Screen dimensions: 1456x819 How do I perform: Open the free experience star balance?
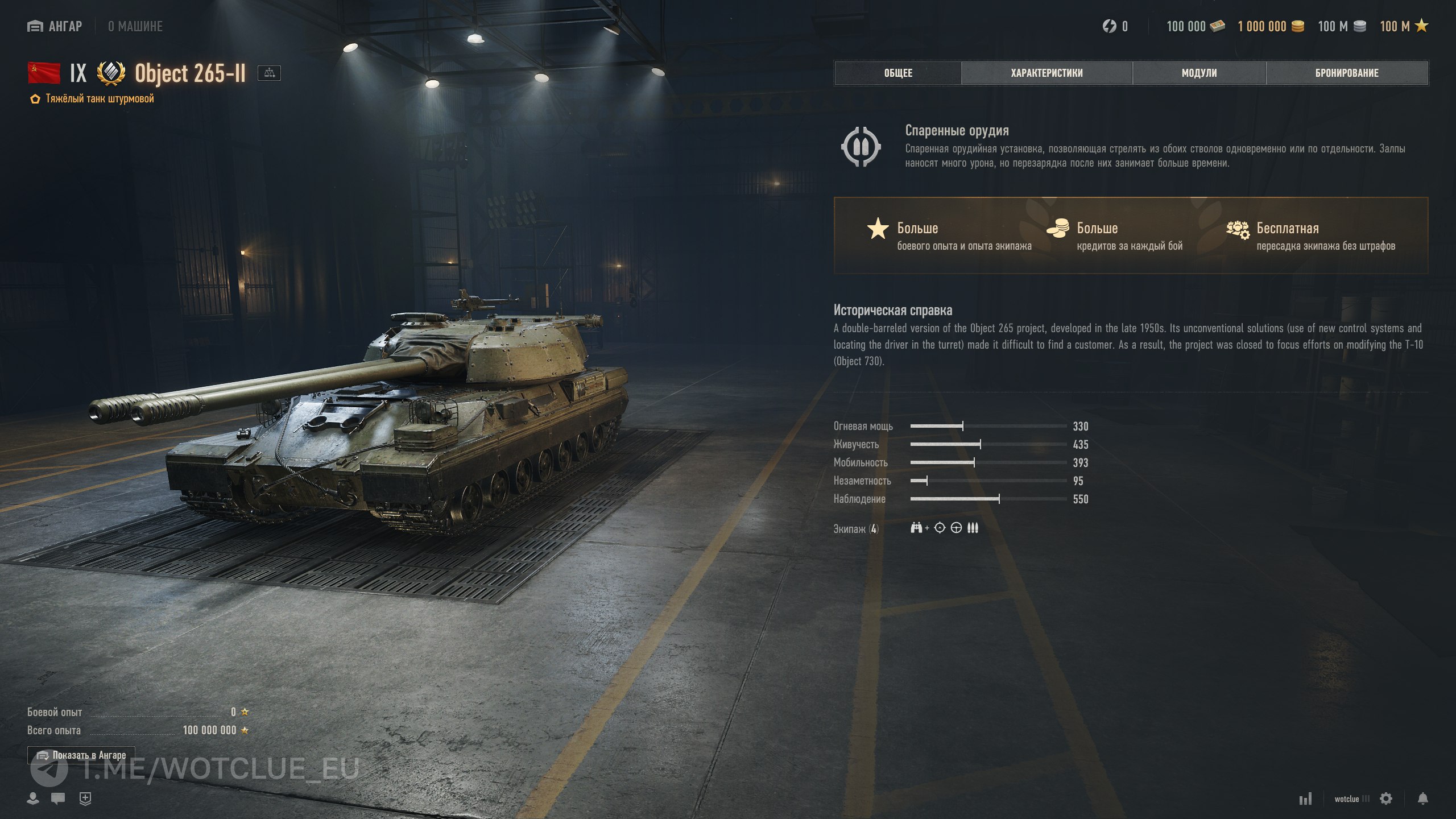coord(1404,26)
